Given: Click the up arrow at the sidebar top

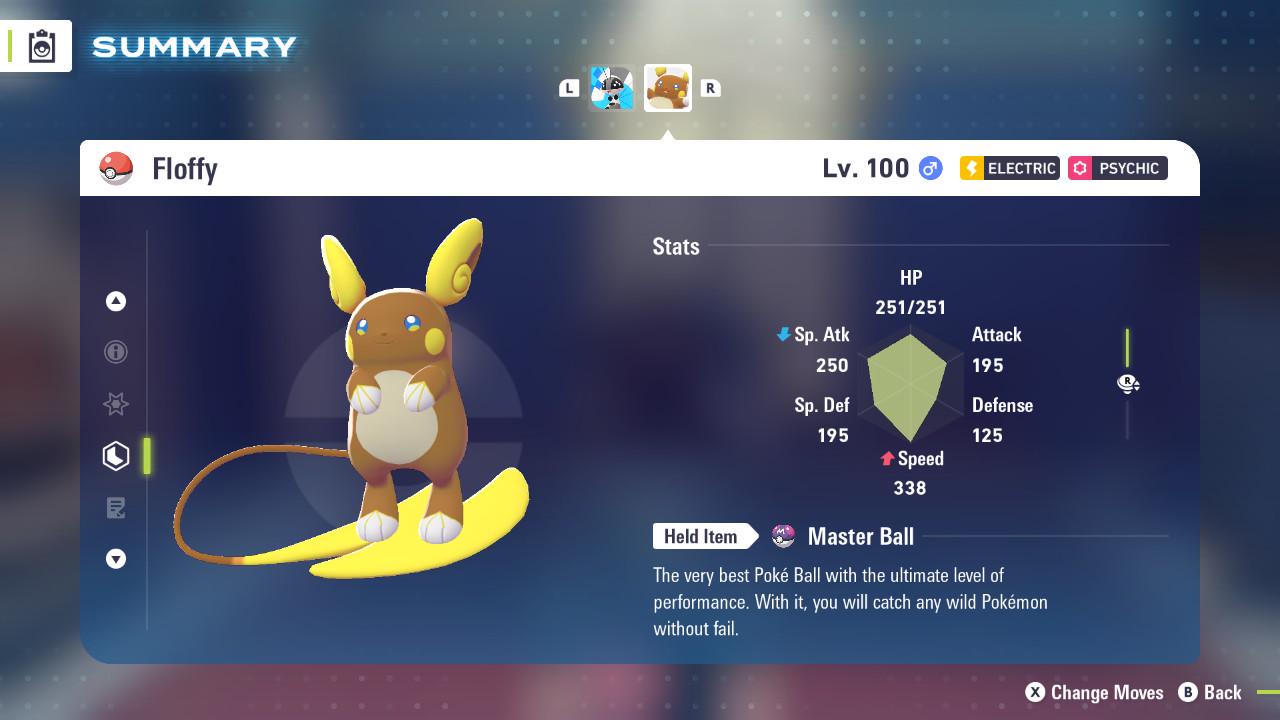Looking at the screenshot, I should [116, 300].
